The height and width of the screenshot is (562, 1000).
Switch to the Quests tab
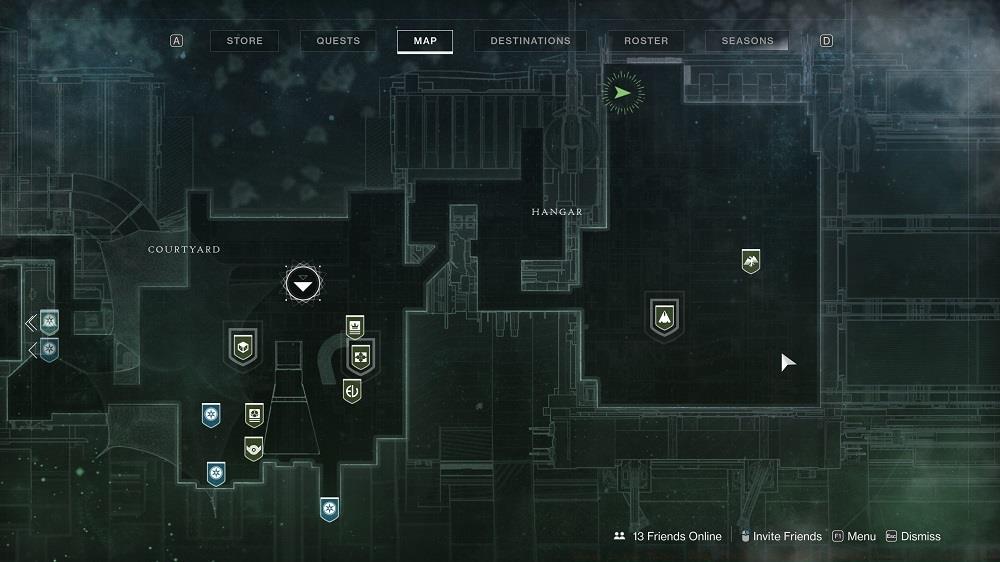tap(338, 41)
